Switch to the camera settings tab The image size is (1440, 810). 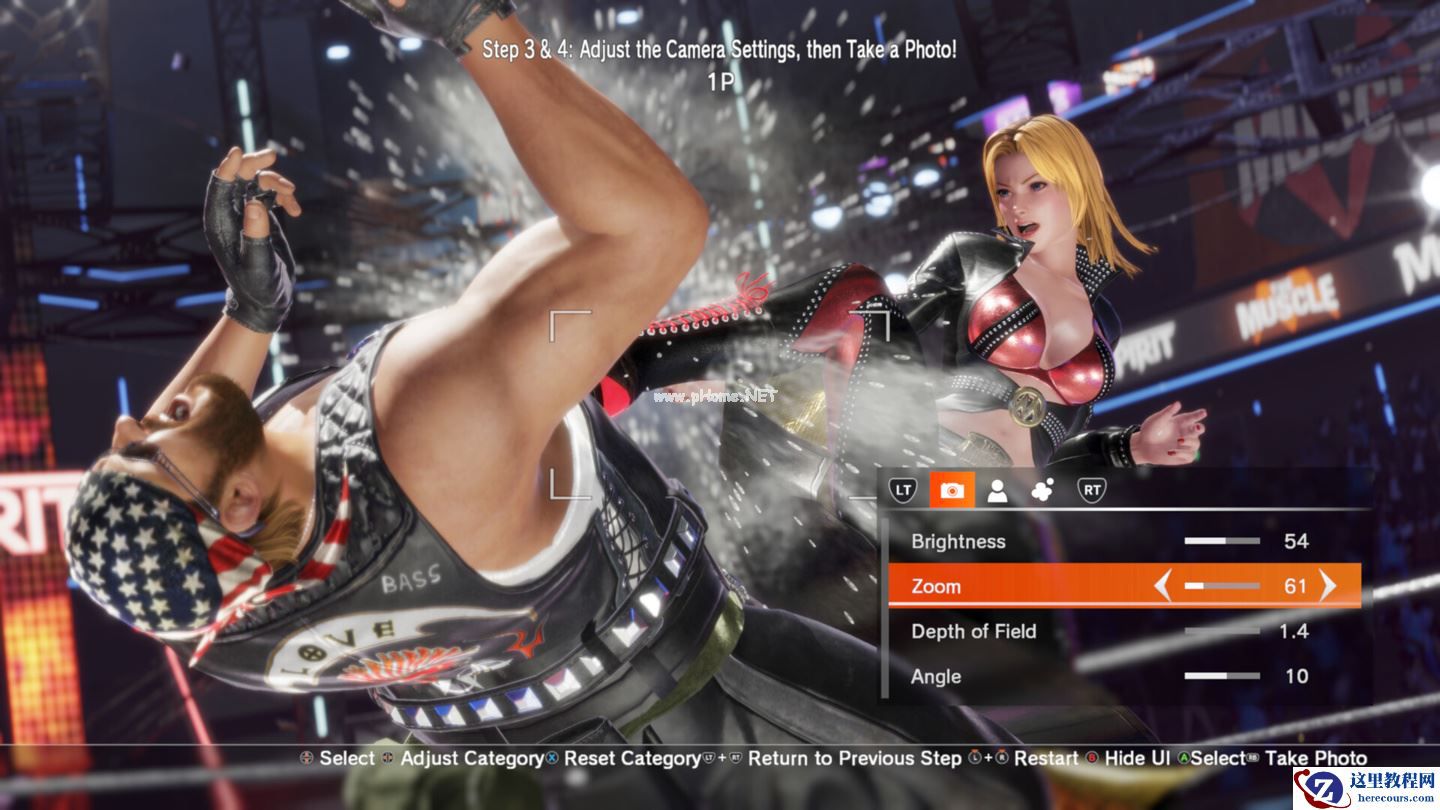(x=951, y=490)
